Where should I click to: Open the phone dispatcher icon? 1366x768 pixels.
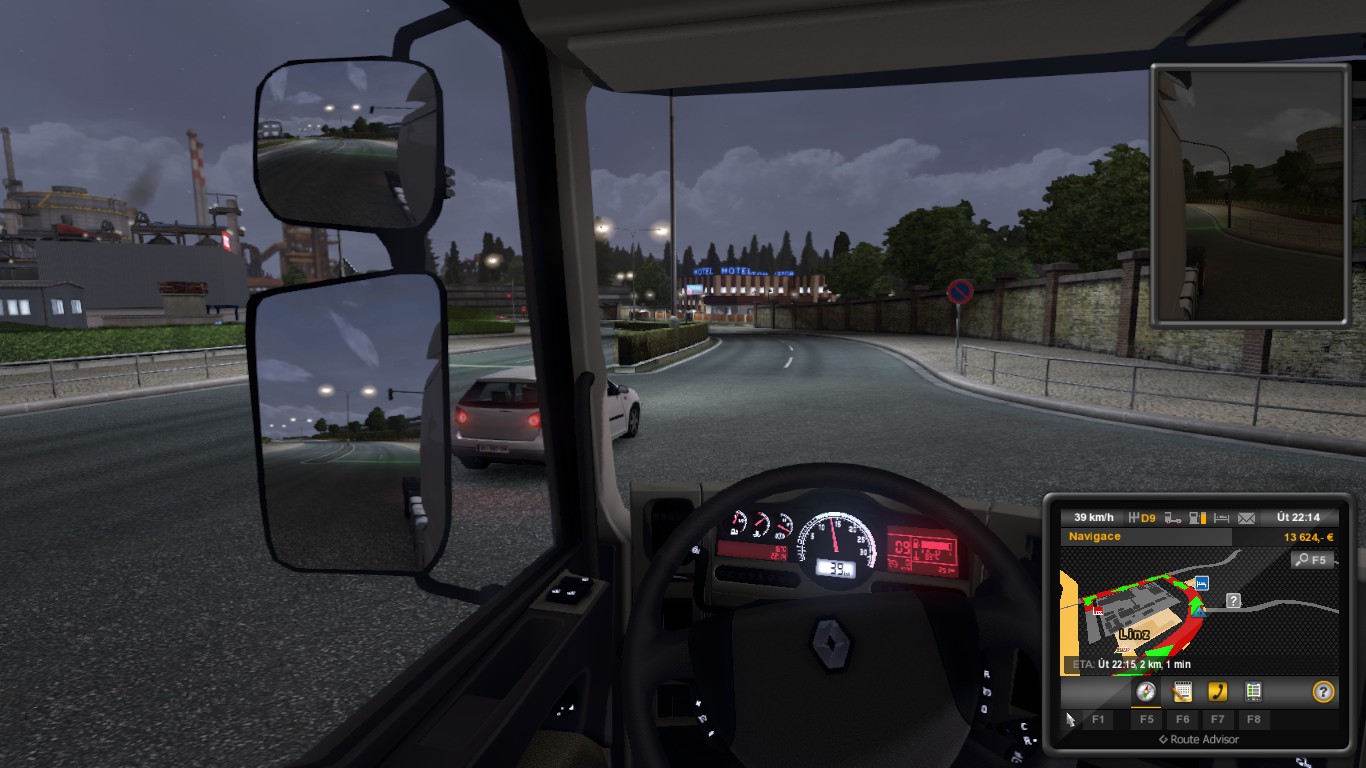(1219, 692)
